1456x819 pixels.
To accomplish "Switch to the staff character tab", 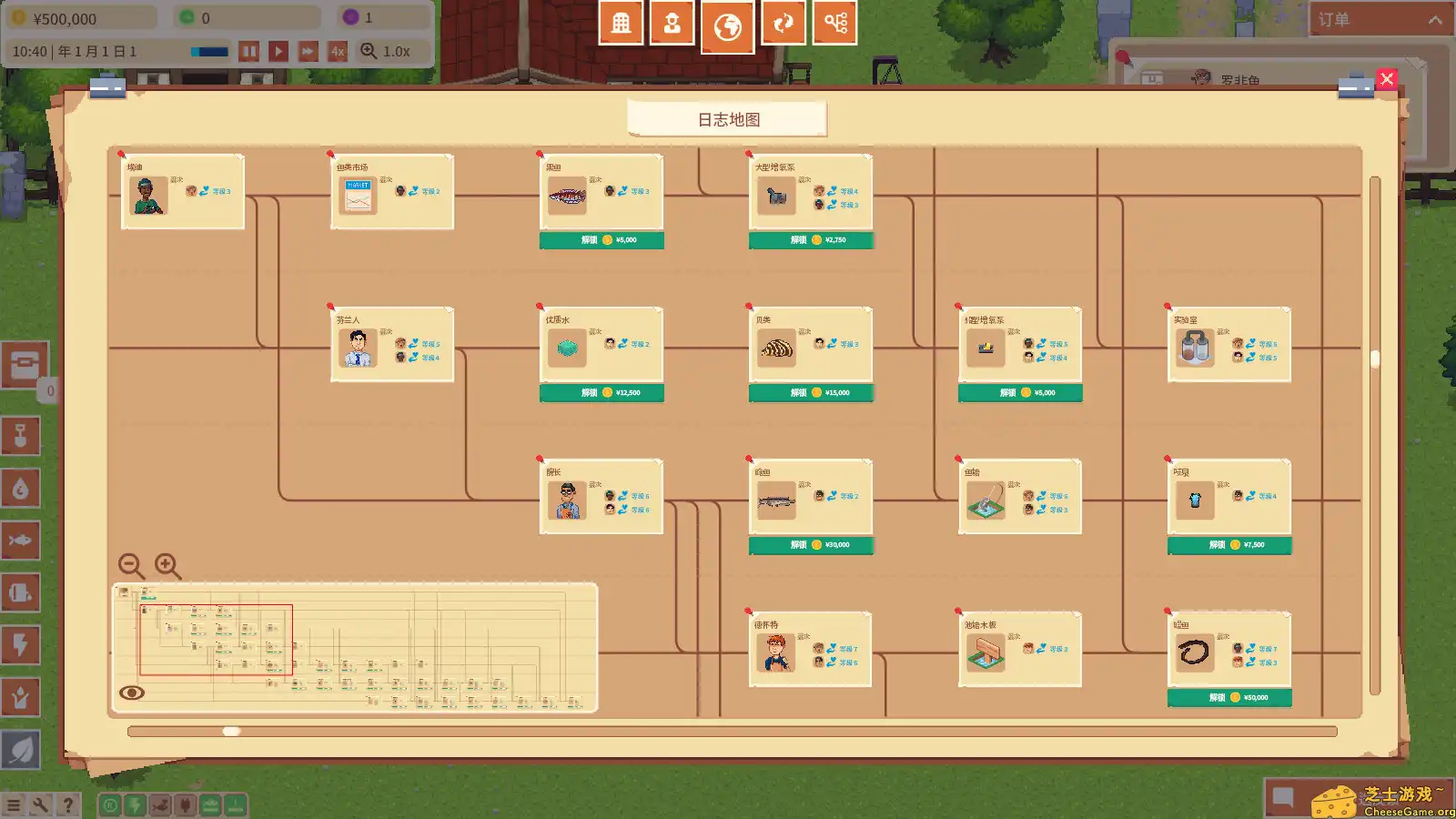I will (x=673, y=23).
